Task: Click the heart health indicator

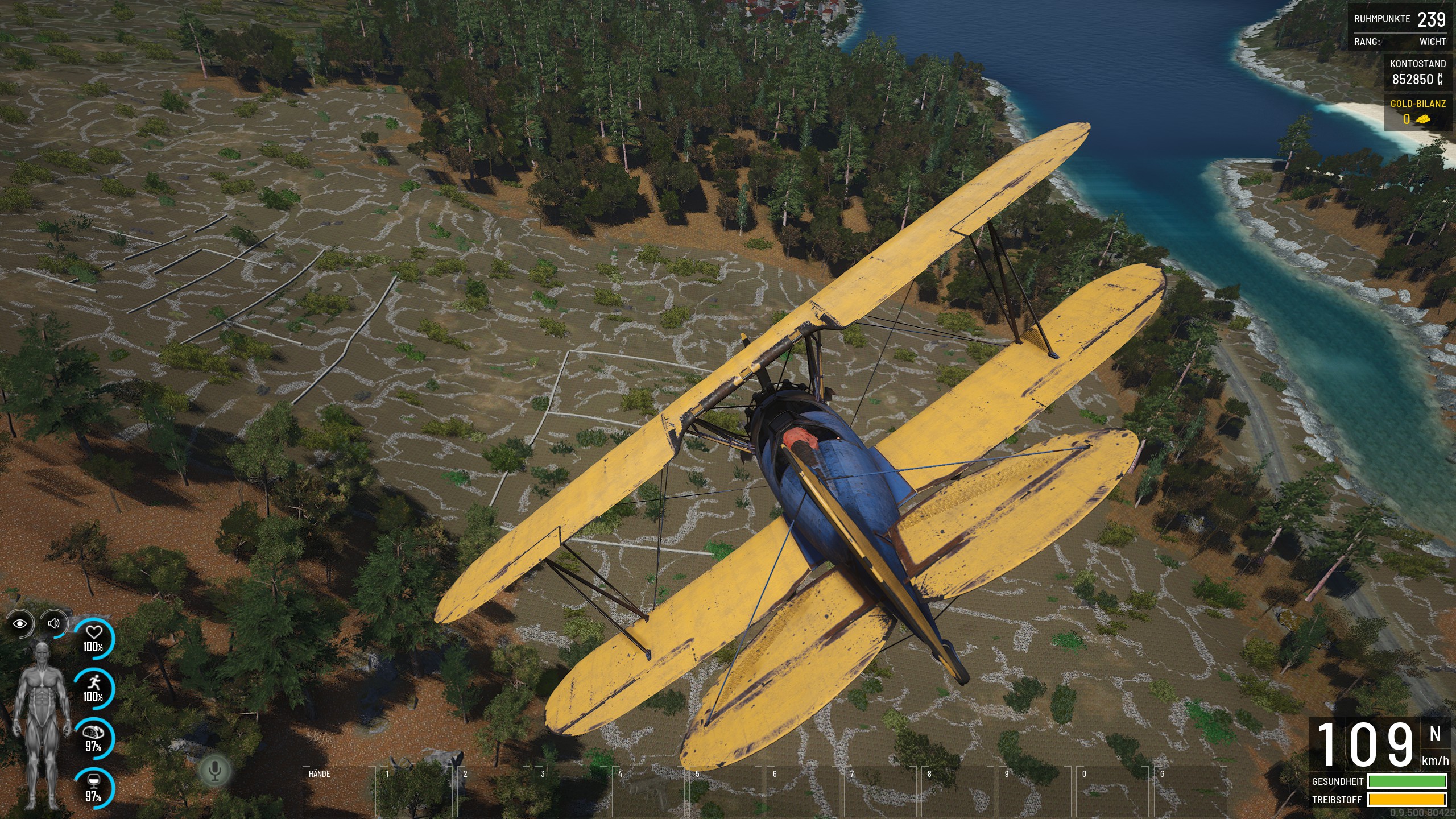Action: point(94,638)
